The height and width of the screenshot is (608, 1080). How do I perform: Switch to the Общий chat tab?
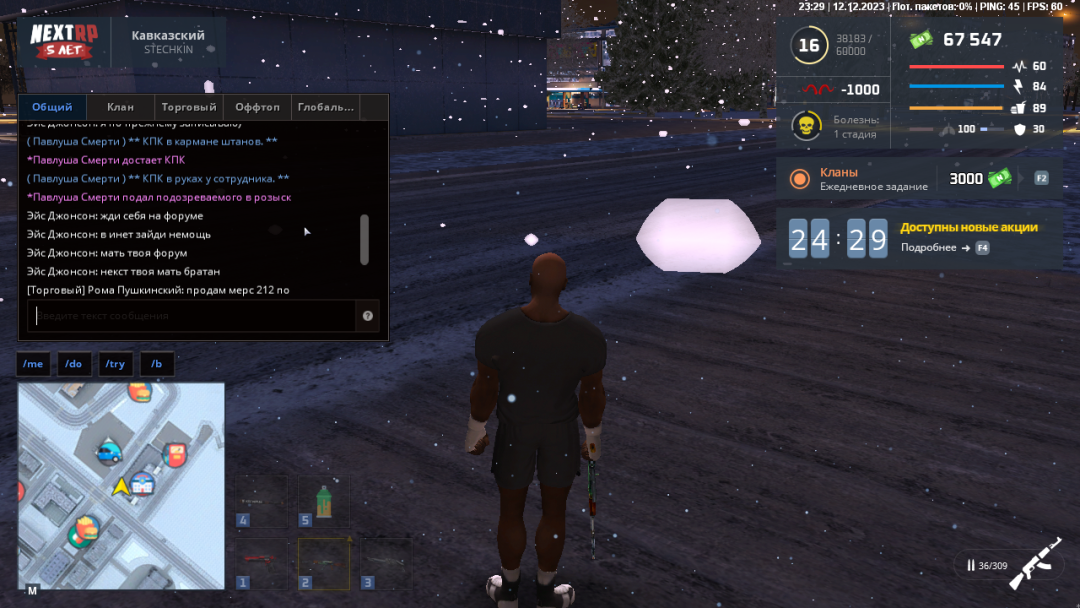coord(52,107)
